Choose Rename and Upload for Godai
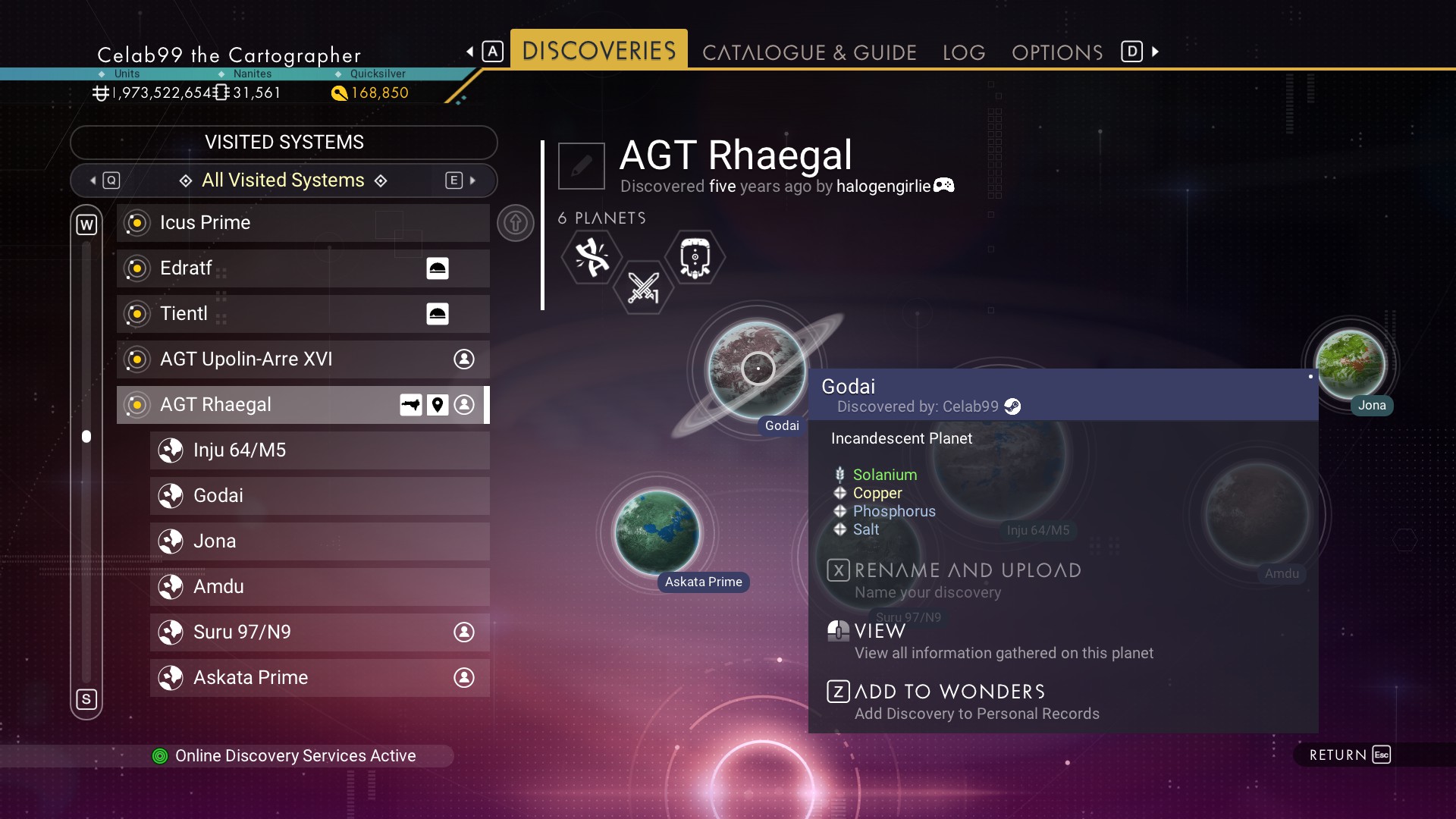Screen dimensions: 1456x819 point(967,571)
